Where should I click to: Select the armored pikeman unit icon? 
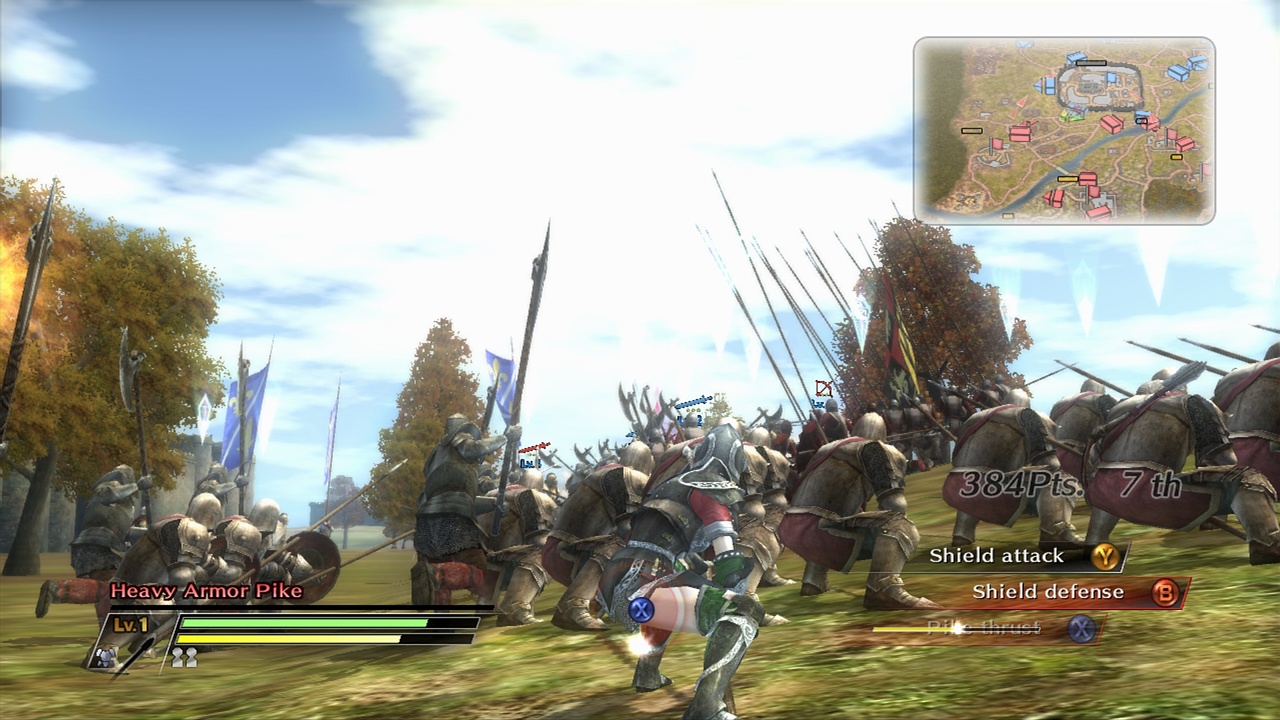[106, 657]
